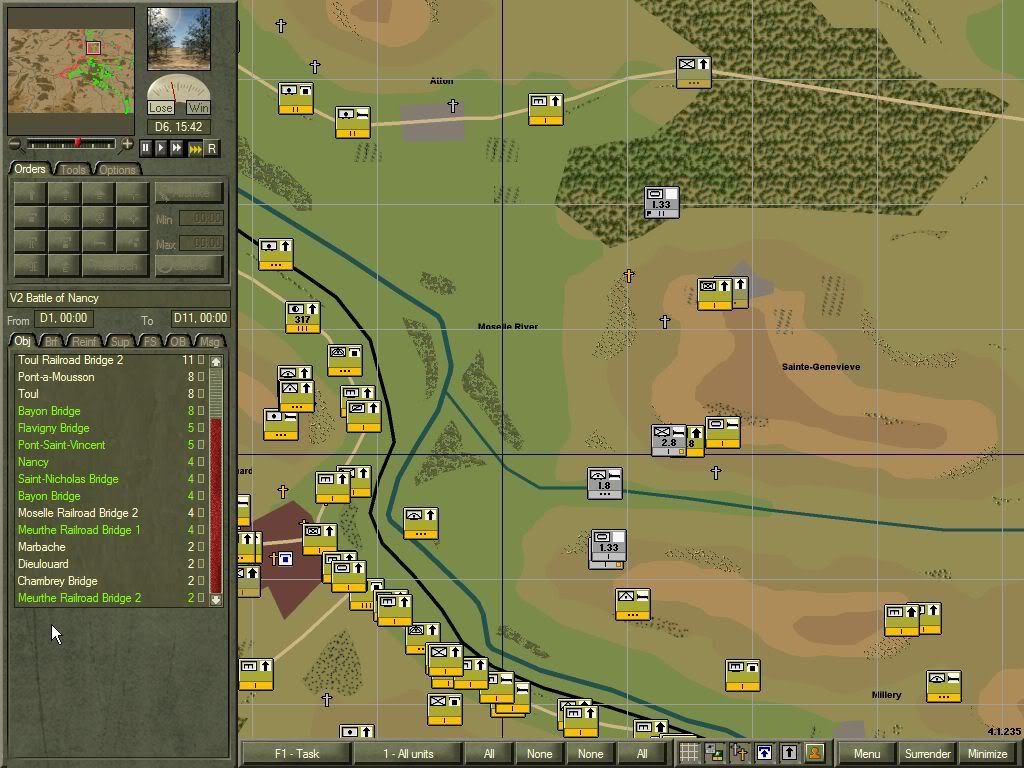The width and height of the screenshot is (1024, 768).
Task: Open the 1 - All units filter
Action: pos(407,754)
